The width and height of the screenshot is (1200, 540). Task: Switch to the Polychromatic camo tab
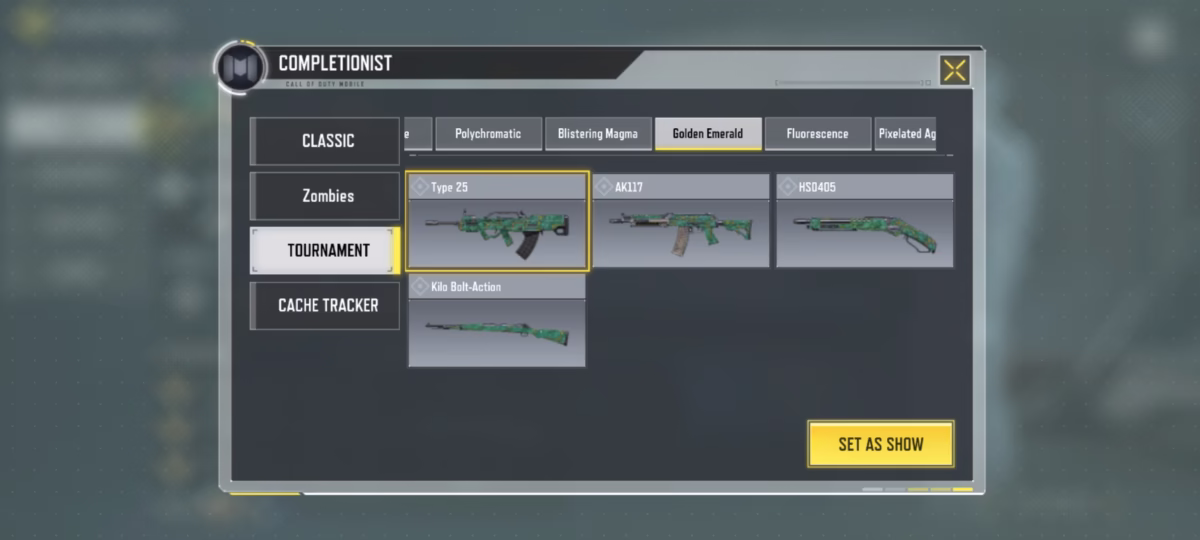tap(488, 134)
